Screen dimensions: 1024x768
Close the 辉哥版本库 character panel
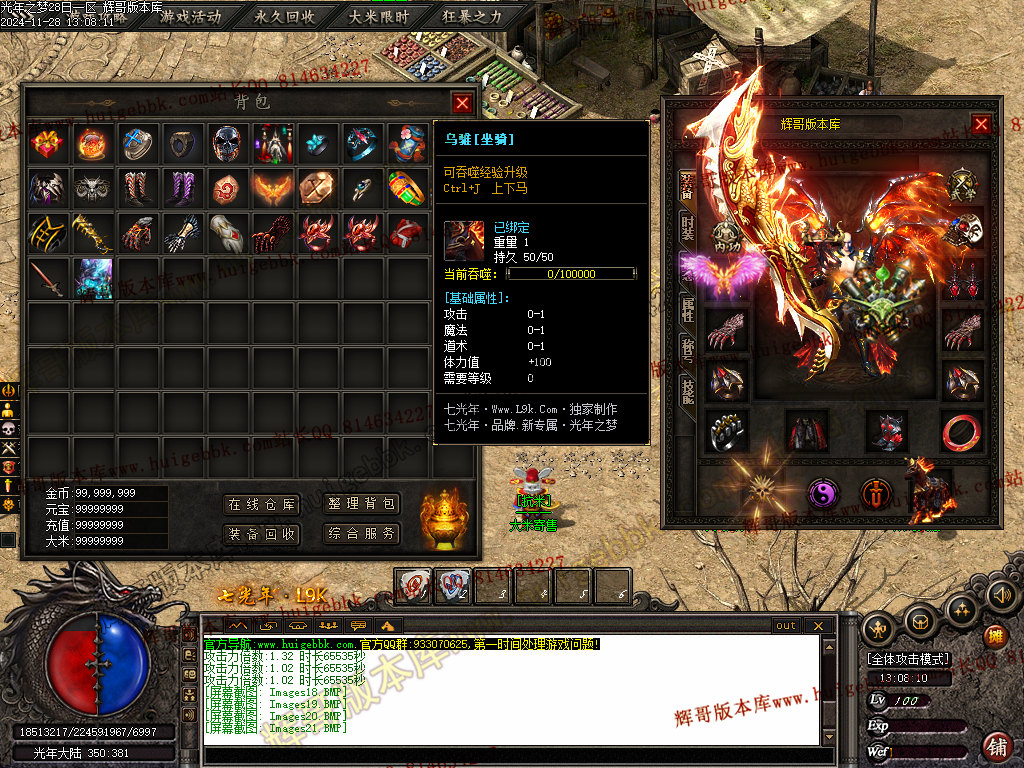[x=981, y=124]
